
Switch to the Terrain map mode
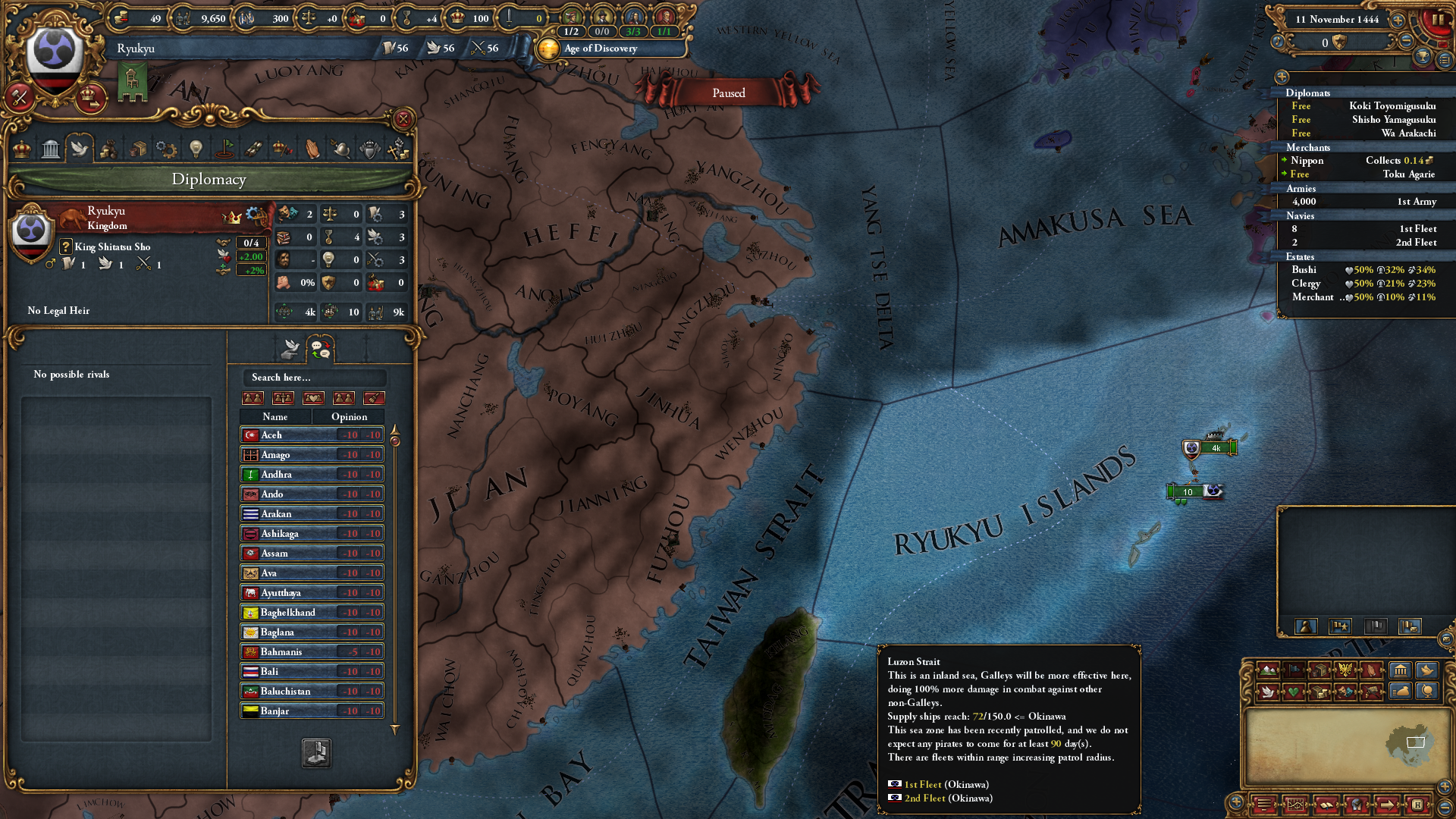(1268, 670)
